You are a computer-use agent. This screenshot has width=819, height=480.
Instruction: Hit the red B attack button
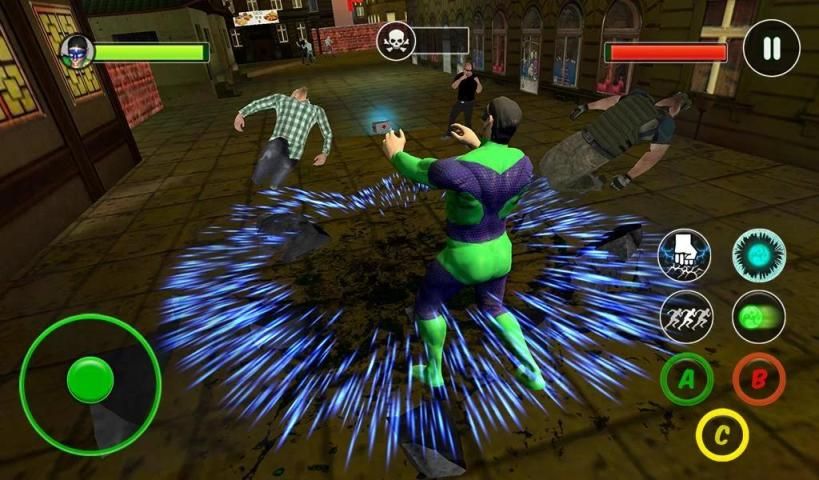[x=758, y=380]
